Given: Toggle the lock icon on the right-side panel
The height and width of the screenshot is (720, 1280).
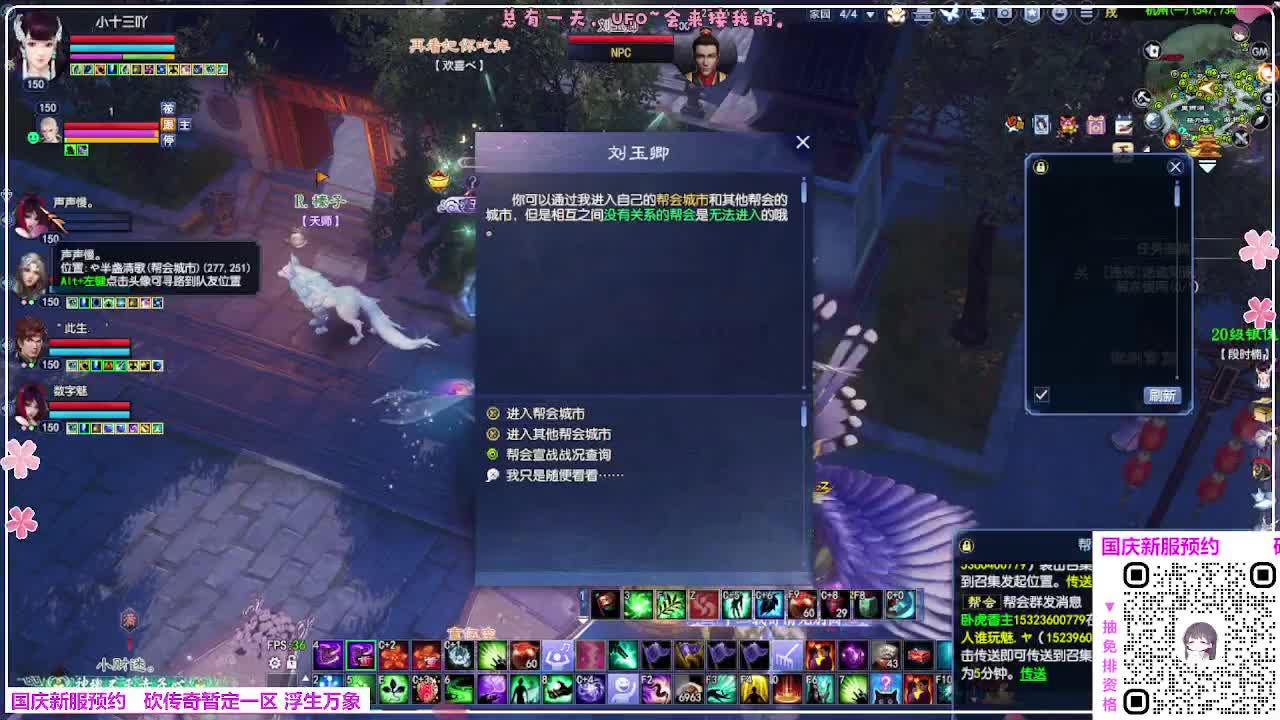Looking at the screenshot, I should [1041, 167].
